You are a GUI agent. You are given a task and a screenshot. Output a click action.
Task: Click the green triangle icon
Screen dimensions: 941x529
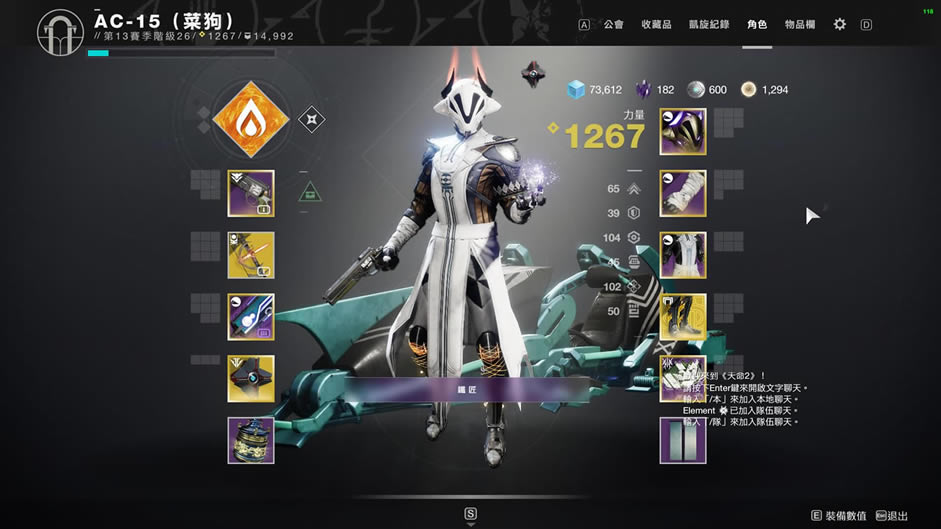(x=311, y=189)
